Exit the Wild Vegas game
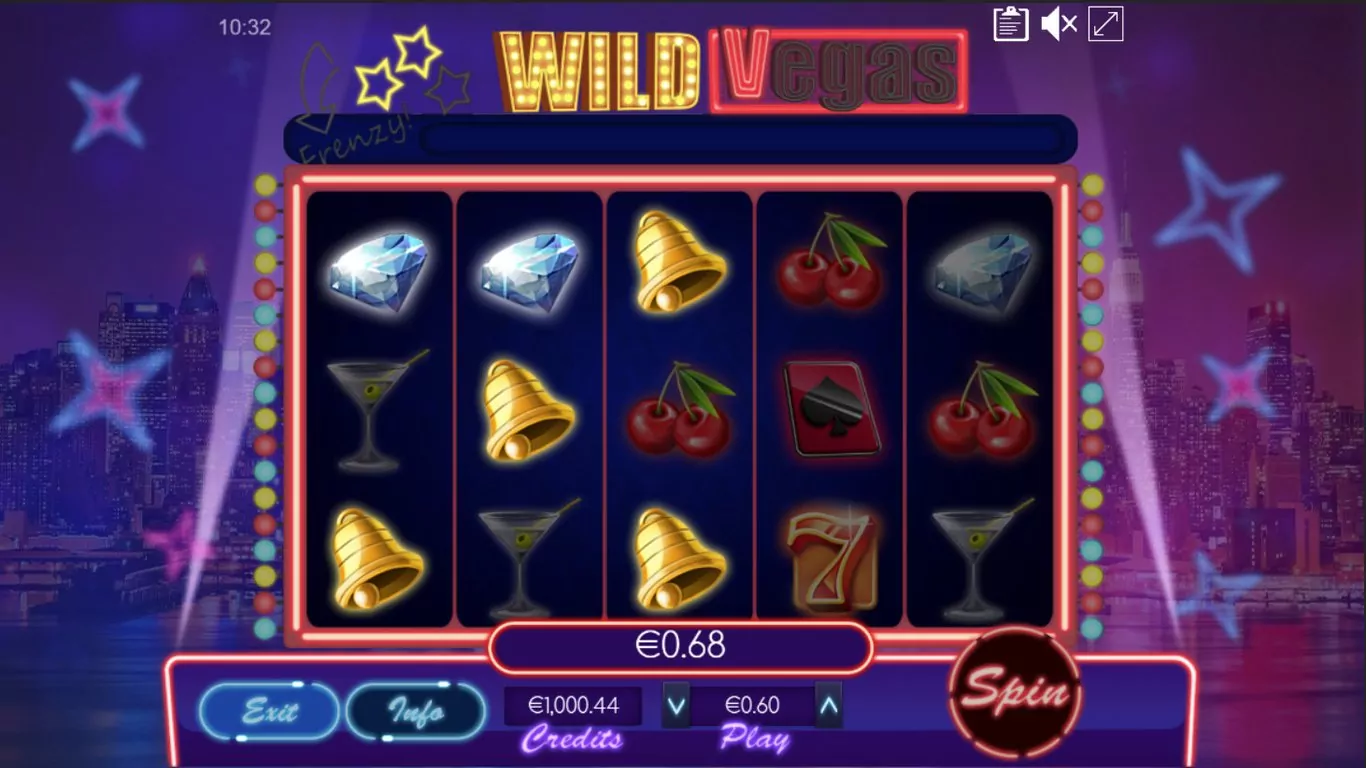Viewport: 1366px width, 768px height. [269, 711]
